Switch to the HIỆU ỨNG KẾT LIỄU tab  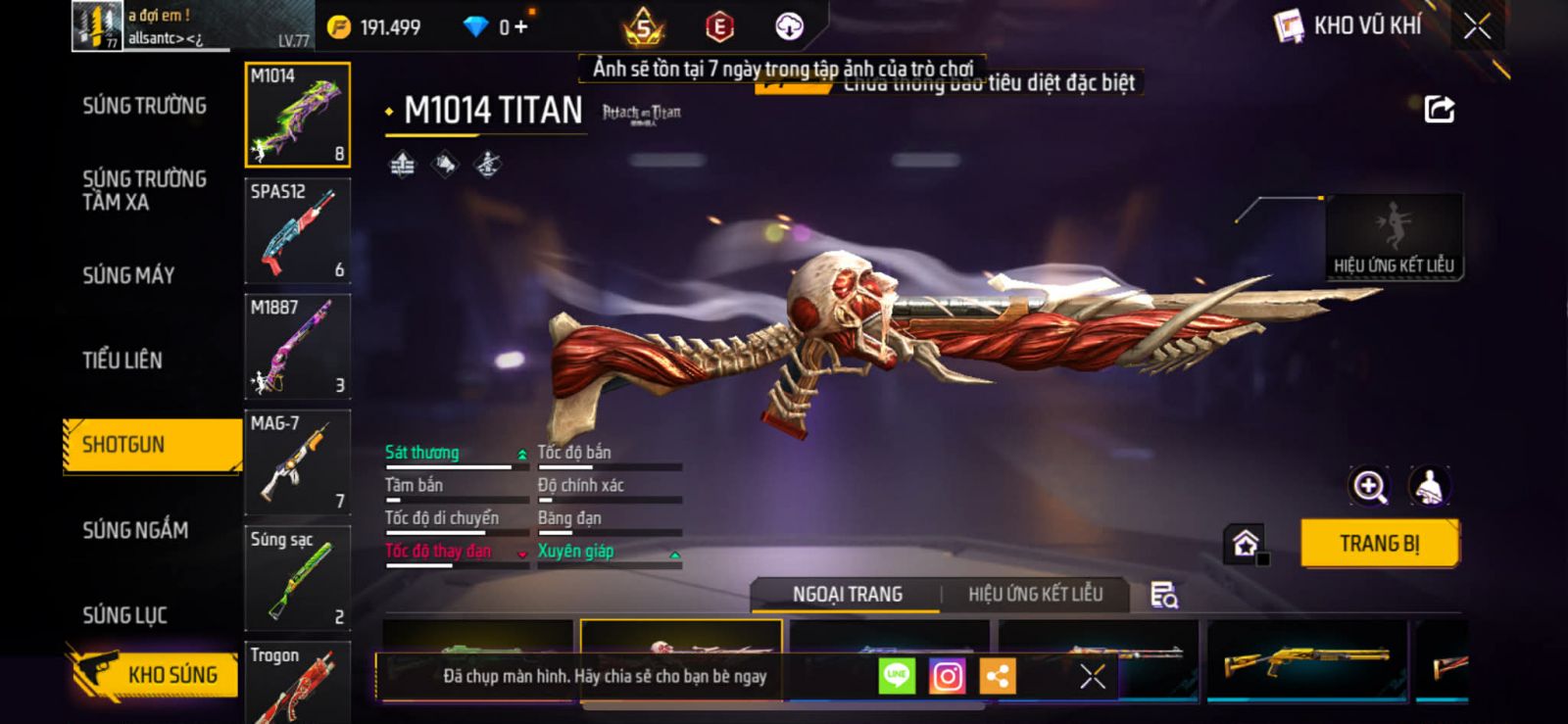tap(1035, 595)
